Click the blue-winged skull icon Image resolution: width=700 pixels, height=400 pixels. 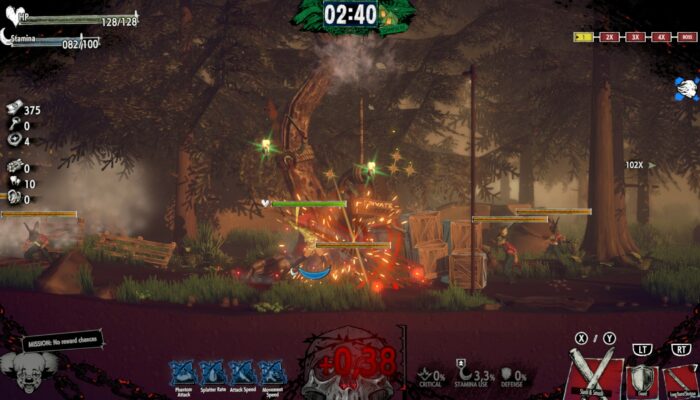[x=686, y=90]
